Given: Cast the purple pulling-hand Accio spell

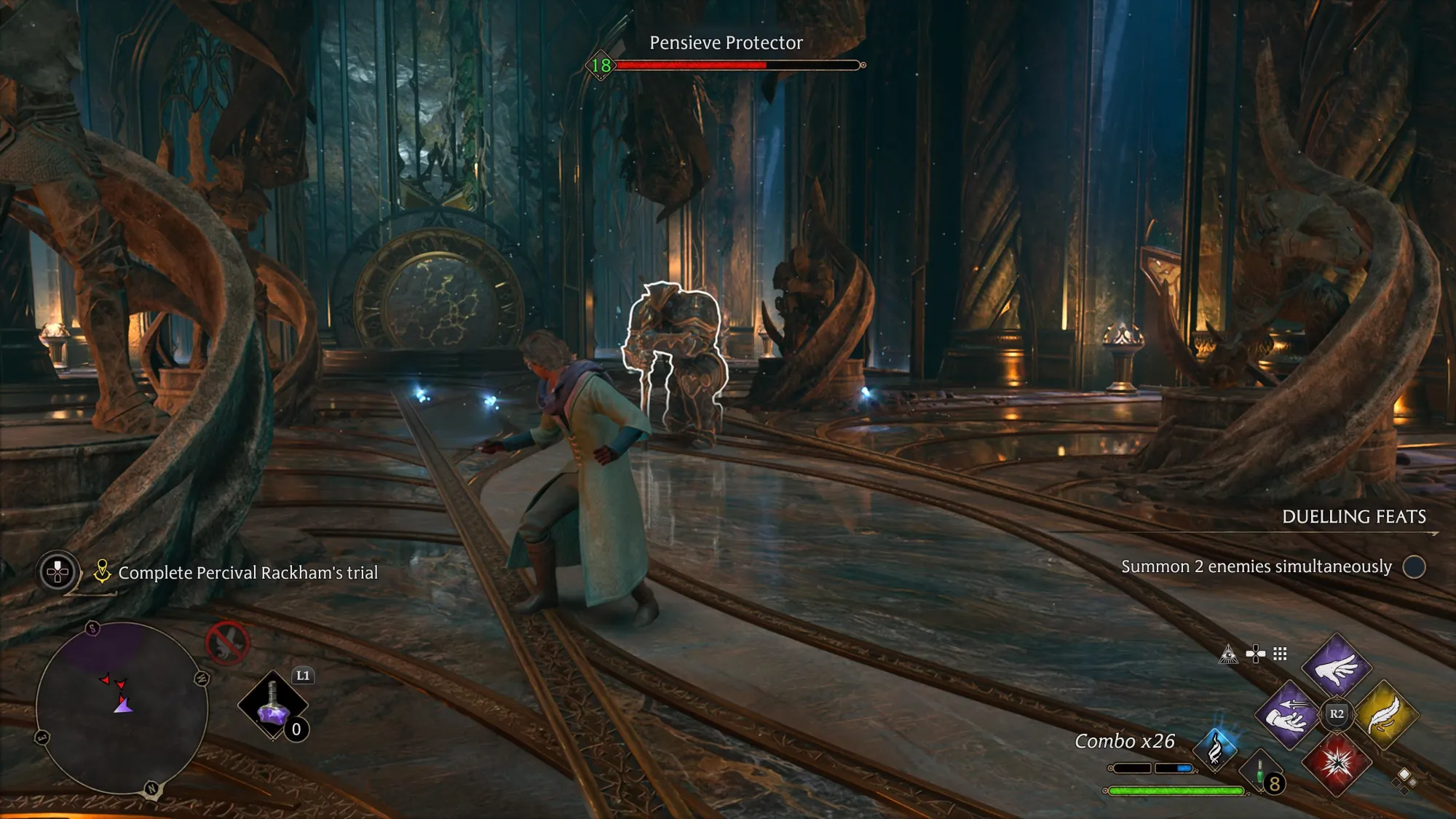Looking at the screenshot, I should pos(1288,716).
